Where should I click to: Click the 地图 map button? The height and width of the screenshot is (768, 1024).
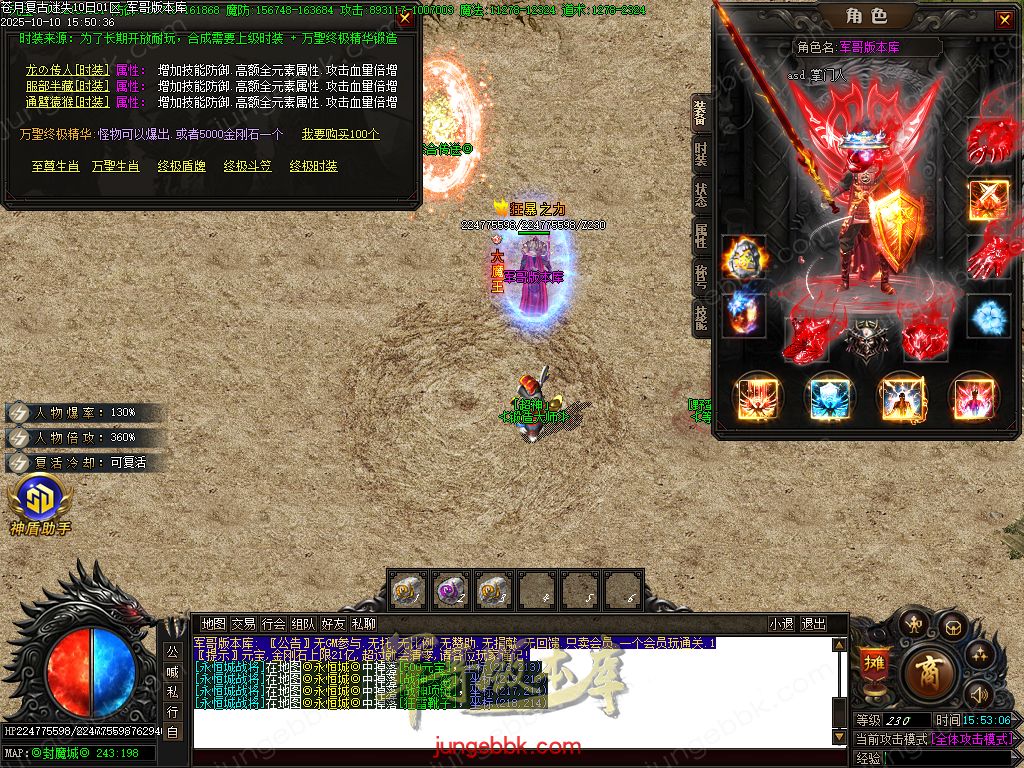click(213, 624)
